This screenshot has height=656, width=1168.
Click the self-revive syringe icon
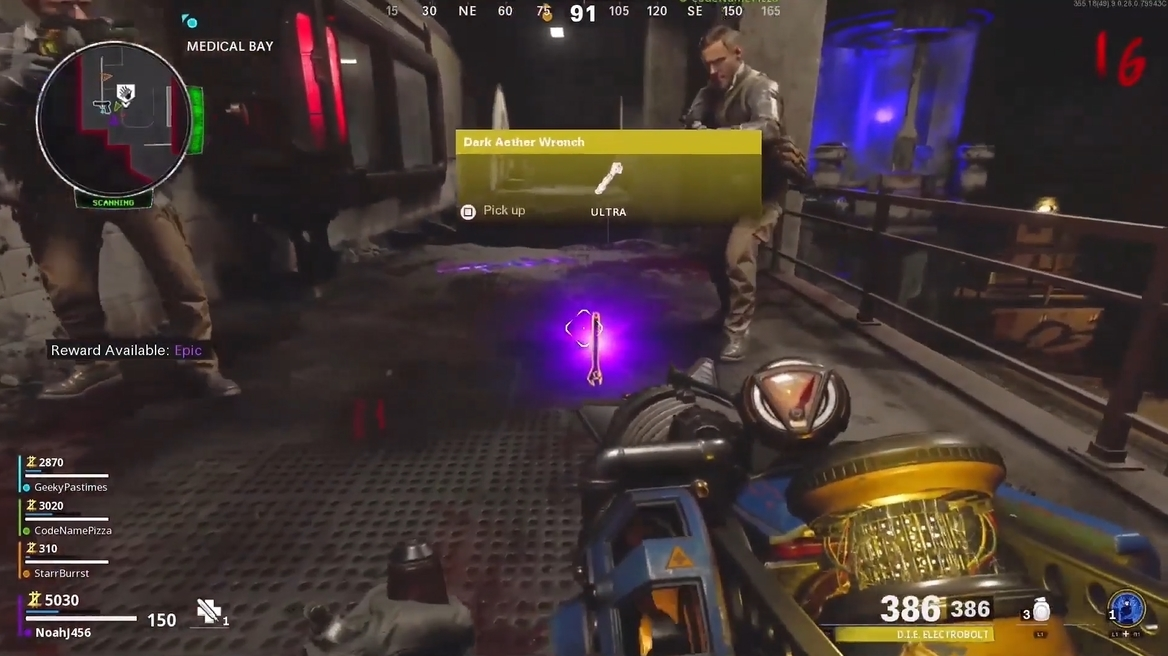click(209, 612)
